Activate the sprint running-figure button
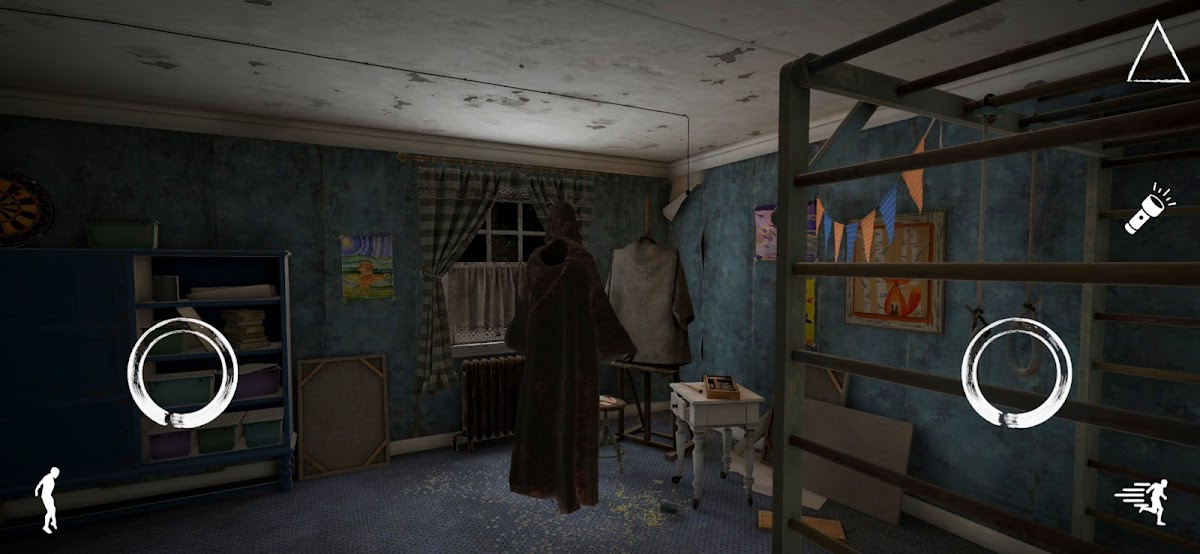This screenshot has height=554, width=1200. [1145, 500]
